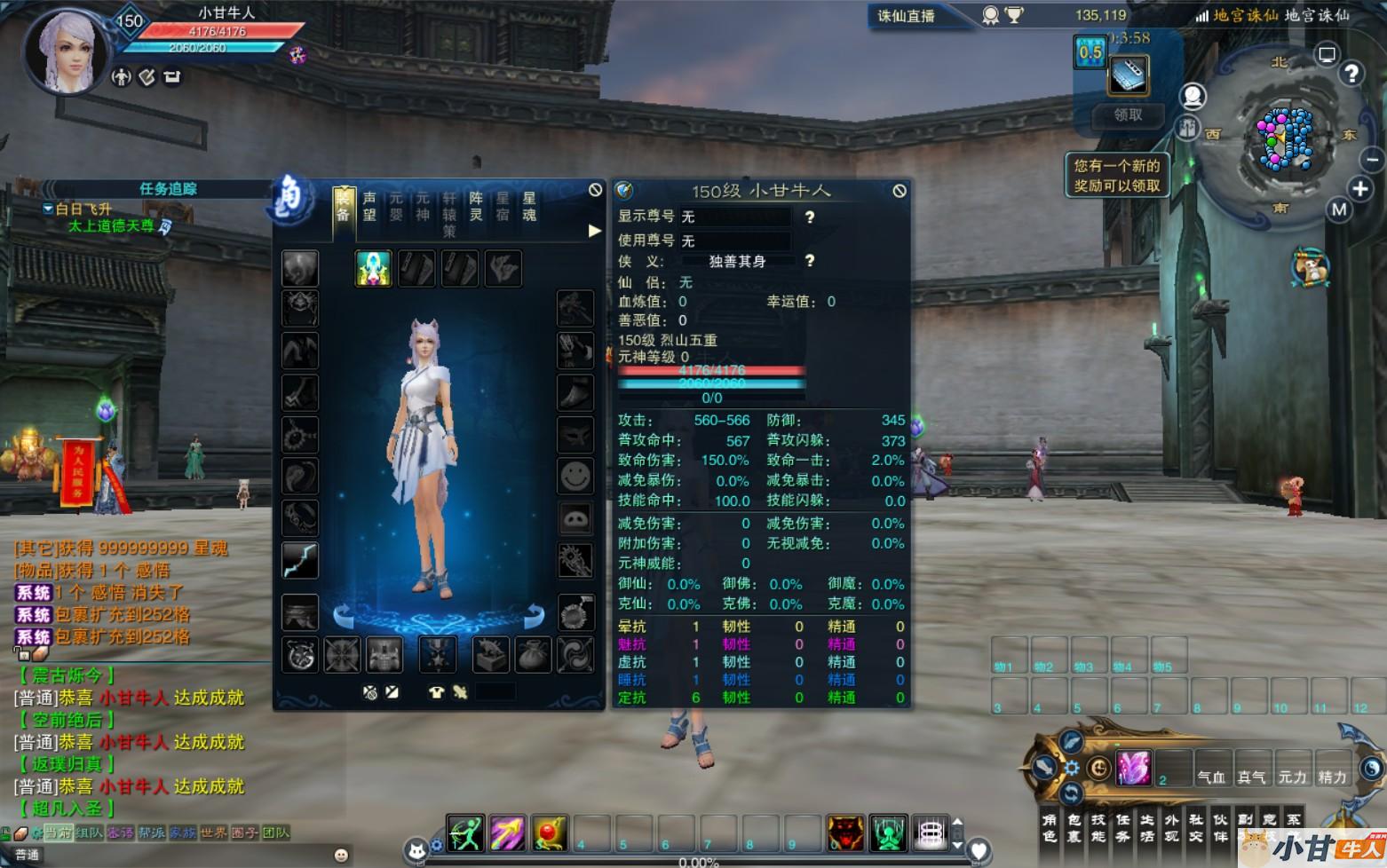Activate the green archer skill
Image resolution: width=1387 pixels, height=868 pixels.
[465, 832]
